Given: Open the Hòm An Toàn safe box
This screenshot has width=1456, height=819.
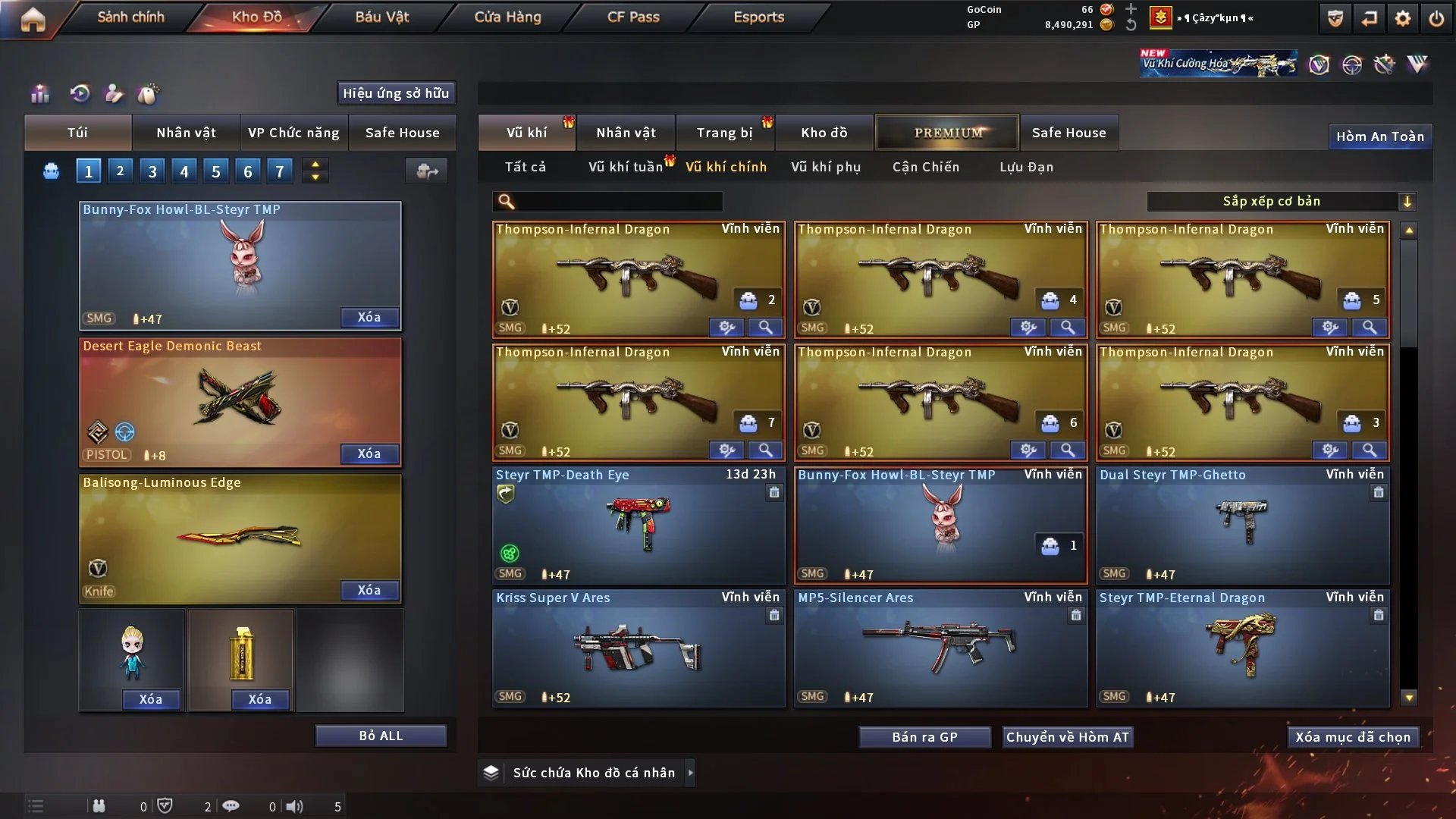Looking at the screenshot, I should pos(1379,136).
